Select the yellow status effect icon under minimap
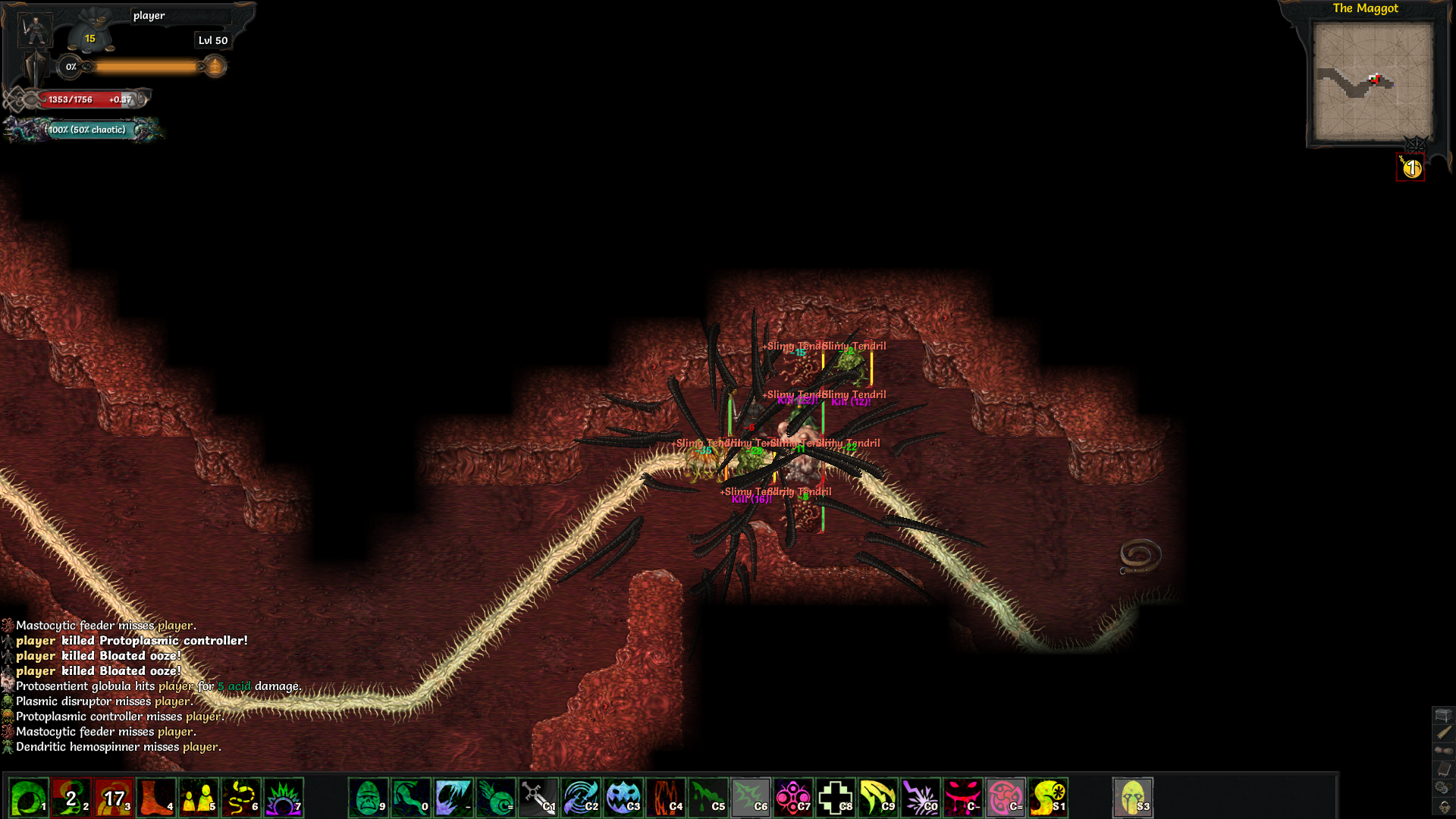This screenshot has width=1456, height=819. coord(1410,168)
